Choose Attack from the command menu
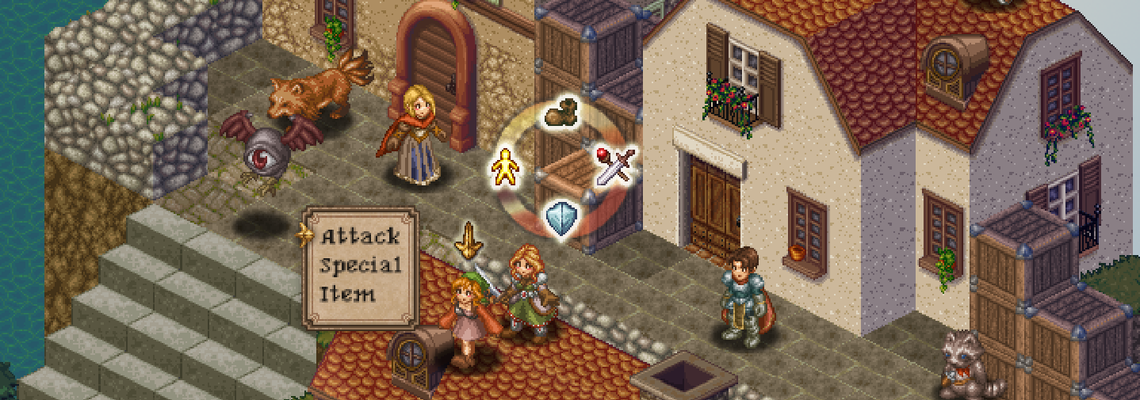The height and width of the screenshot is (400, 1140). [x=360, y=237]
